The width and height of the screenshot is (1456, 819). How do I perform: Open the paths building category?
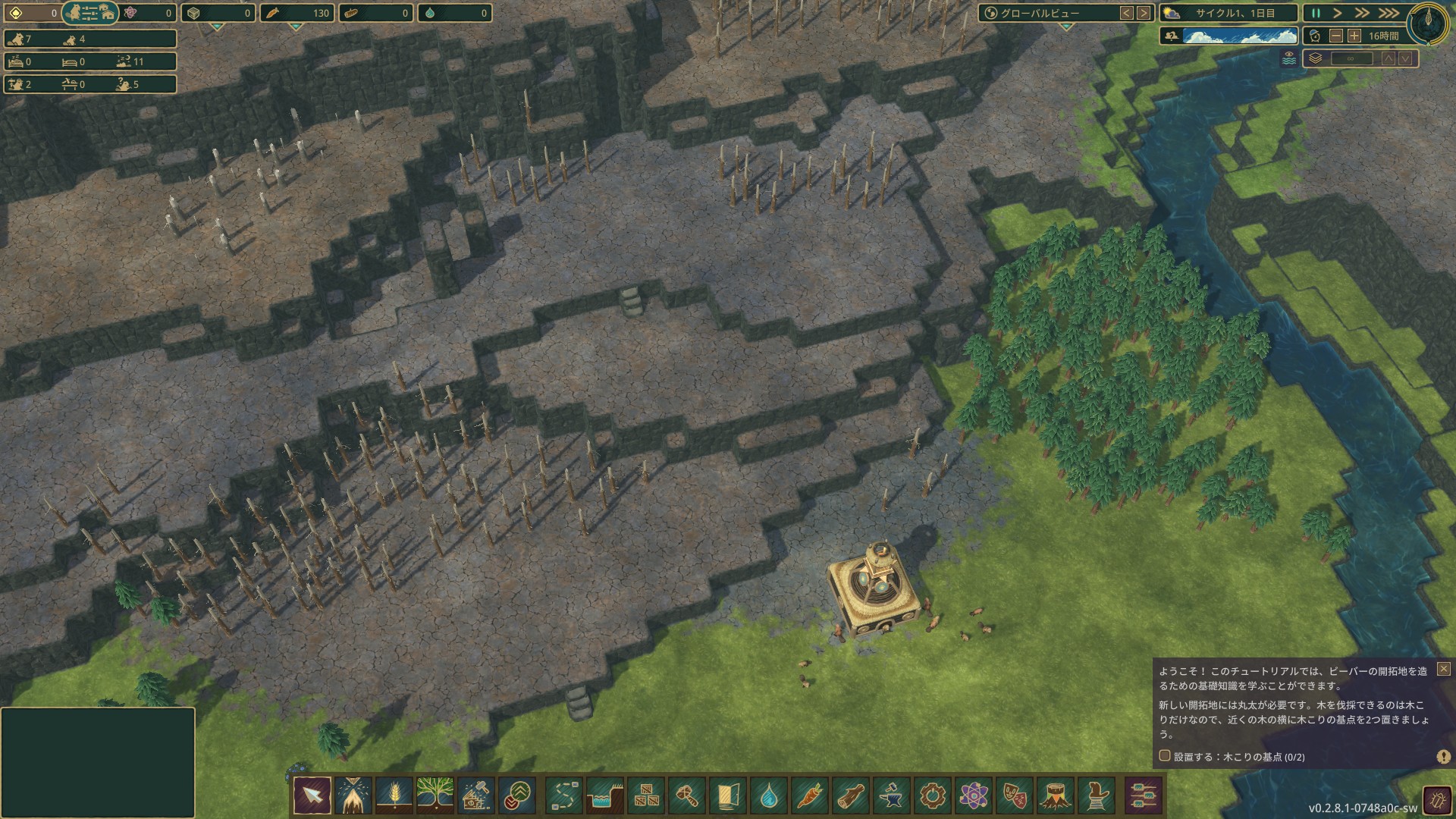pos(564,796)
